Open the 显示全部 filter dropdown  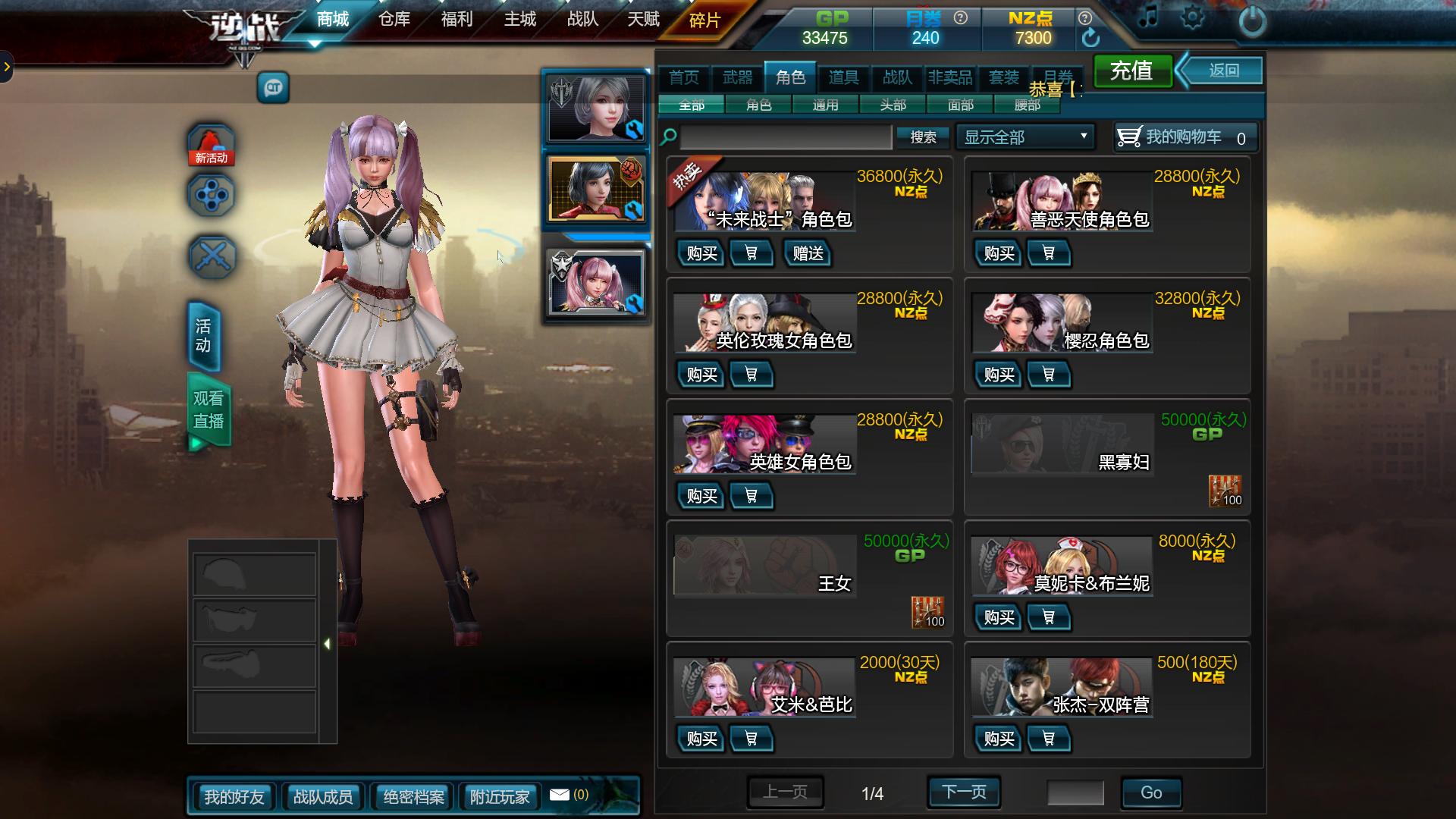(x=1025, y=137)
